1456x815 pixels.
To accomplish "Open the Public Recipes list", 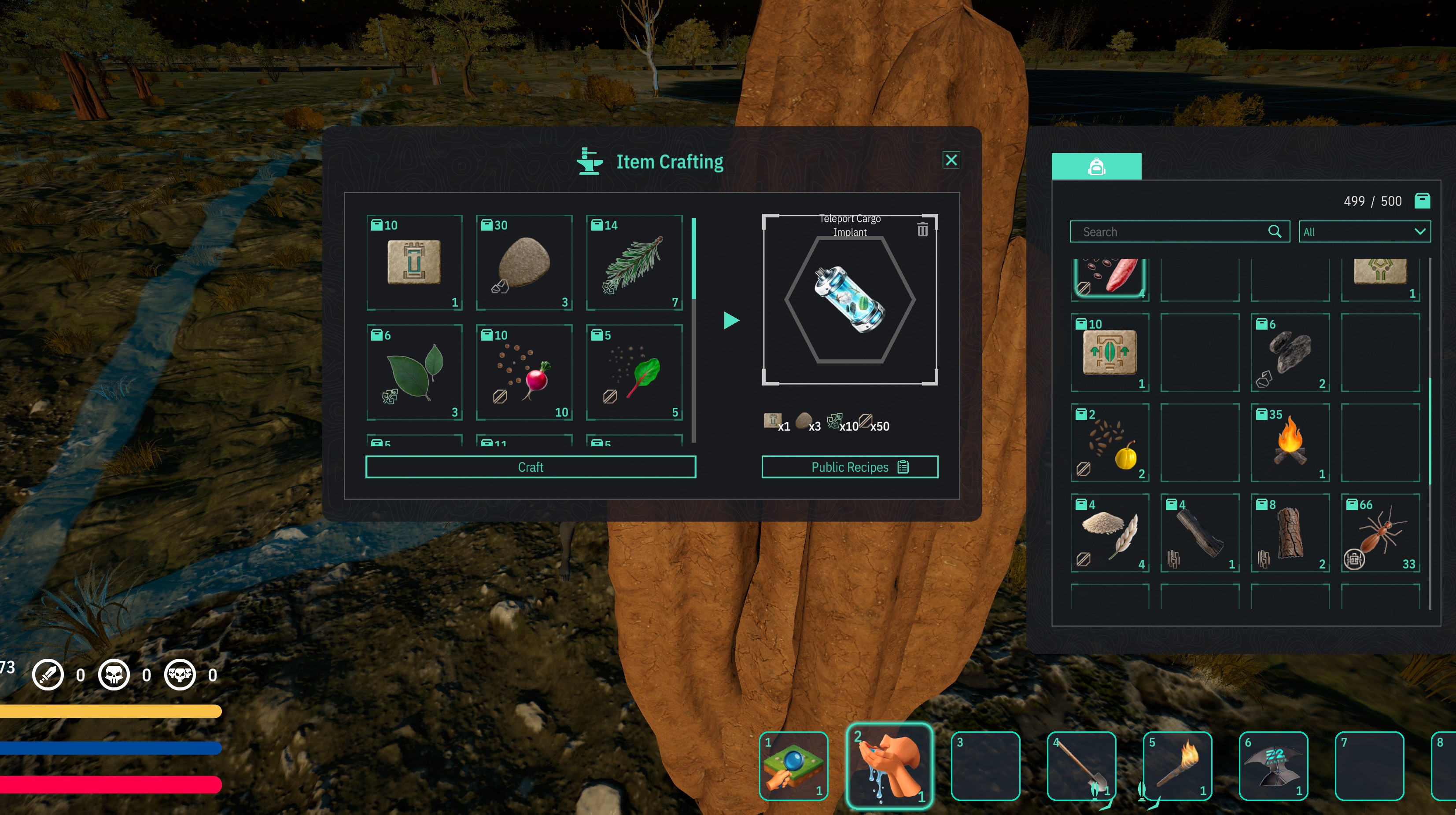I will coord(850,467).
